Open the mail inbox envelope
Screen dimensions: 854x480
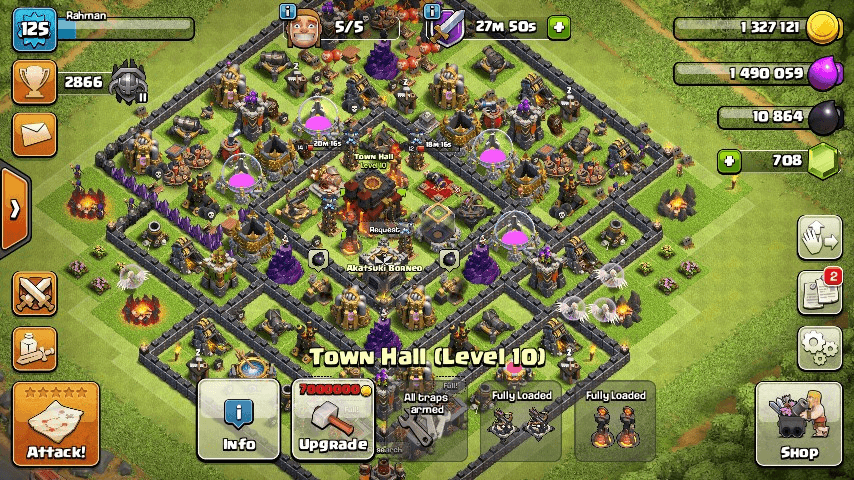33,132
